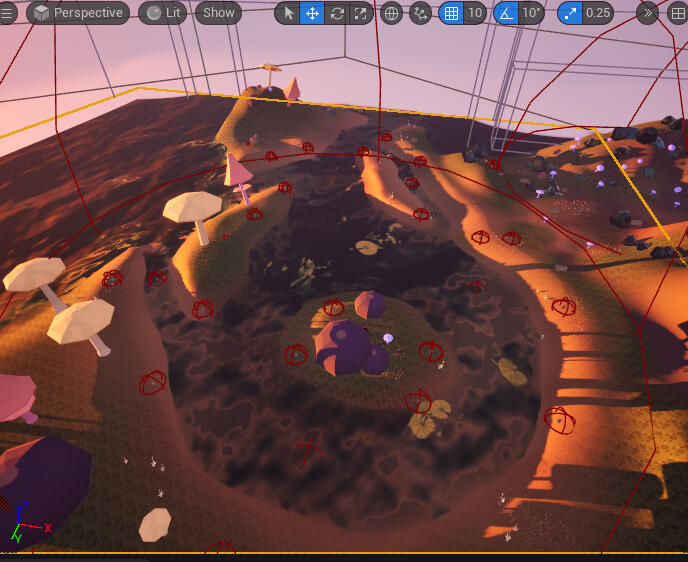Toggle the world/local coordinate globe icon

pos(392,13)
